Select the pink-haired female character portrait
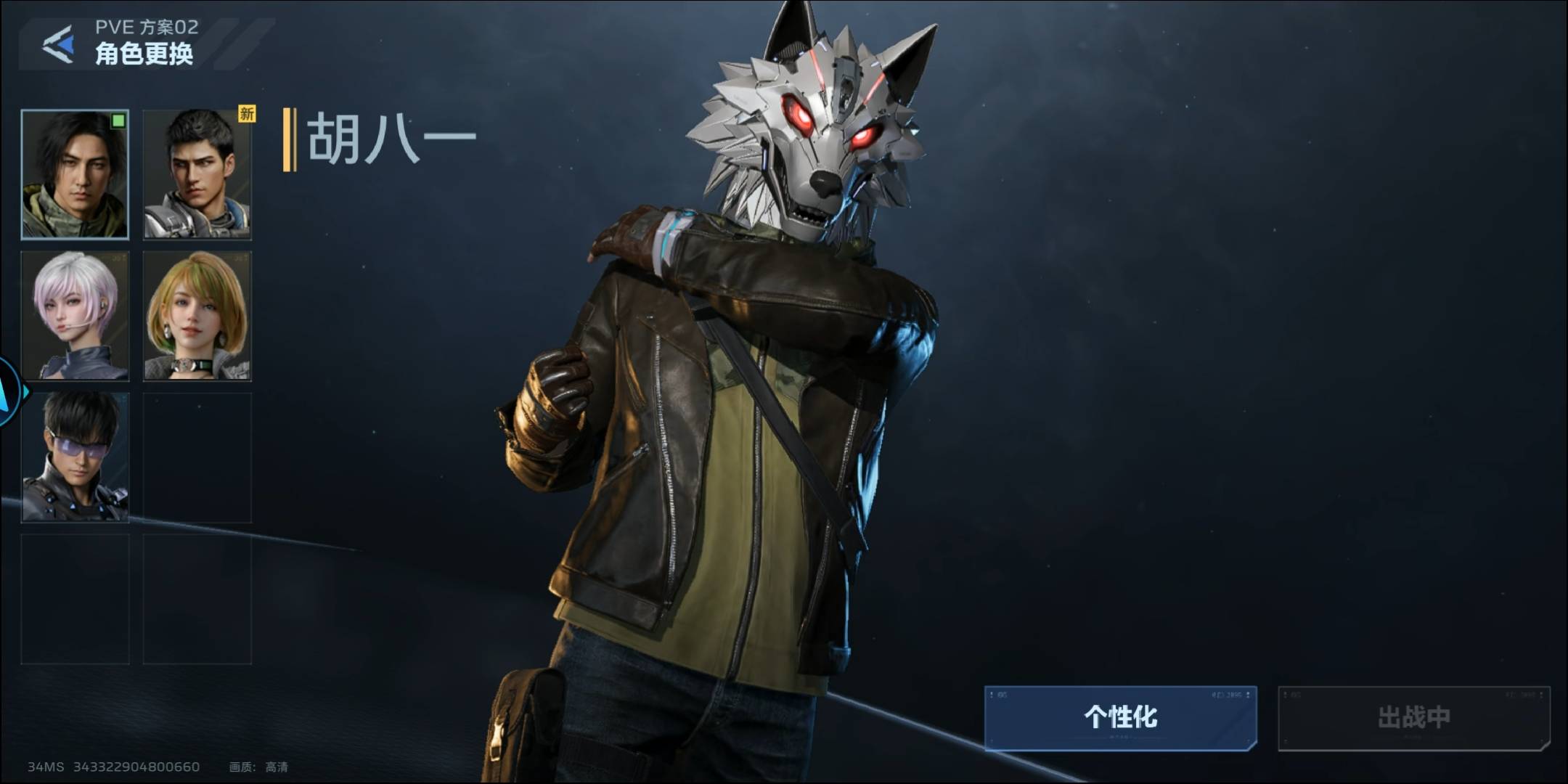 pos(75,316)
